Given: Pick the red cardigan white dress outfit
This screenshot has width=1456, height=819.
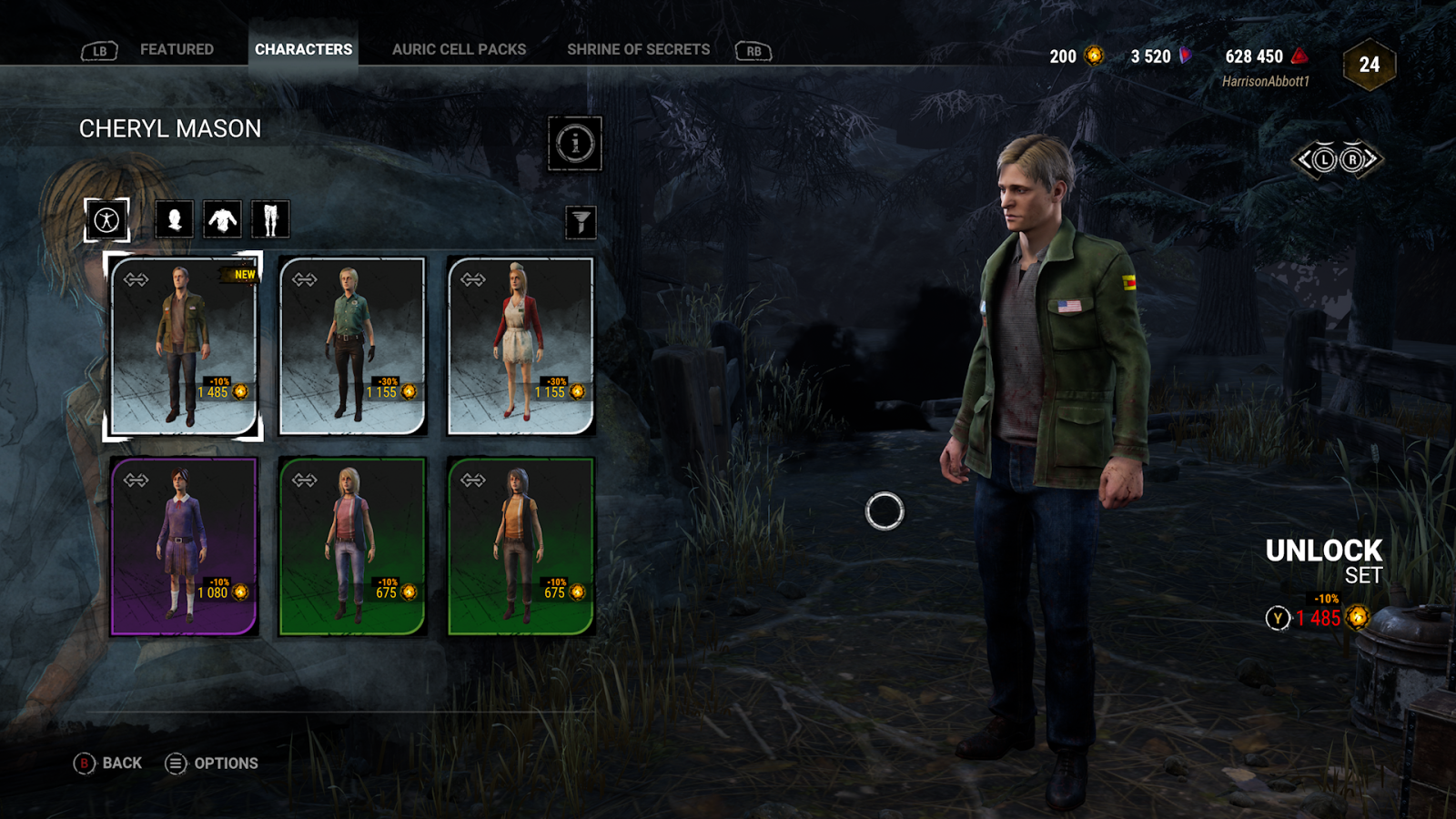Looking at the screenshot, I should (x=521, y=346).
